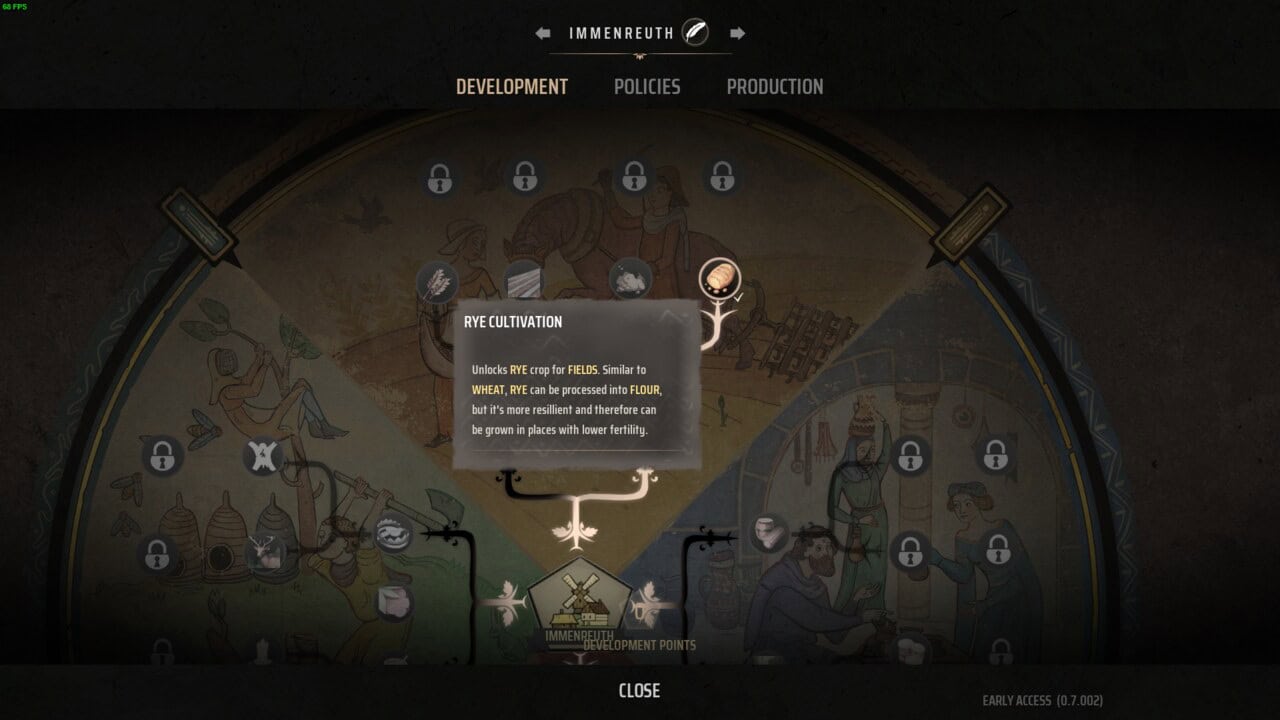Pick the sheep development node
The image size is (1280, 720).
tap(631, 279)
